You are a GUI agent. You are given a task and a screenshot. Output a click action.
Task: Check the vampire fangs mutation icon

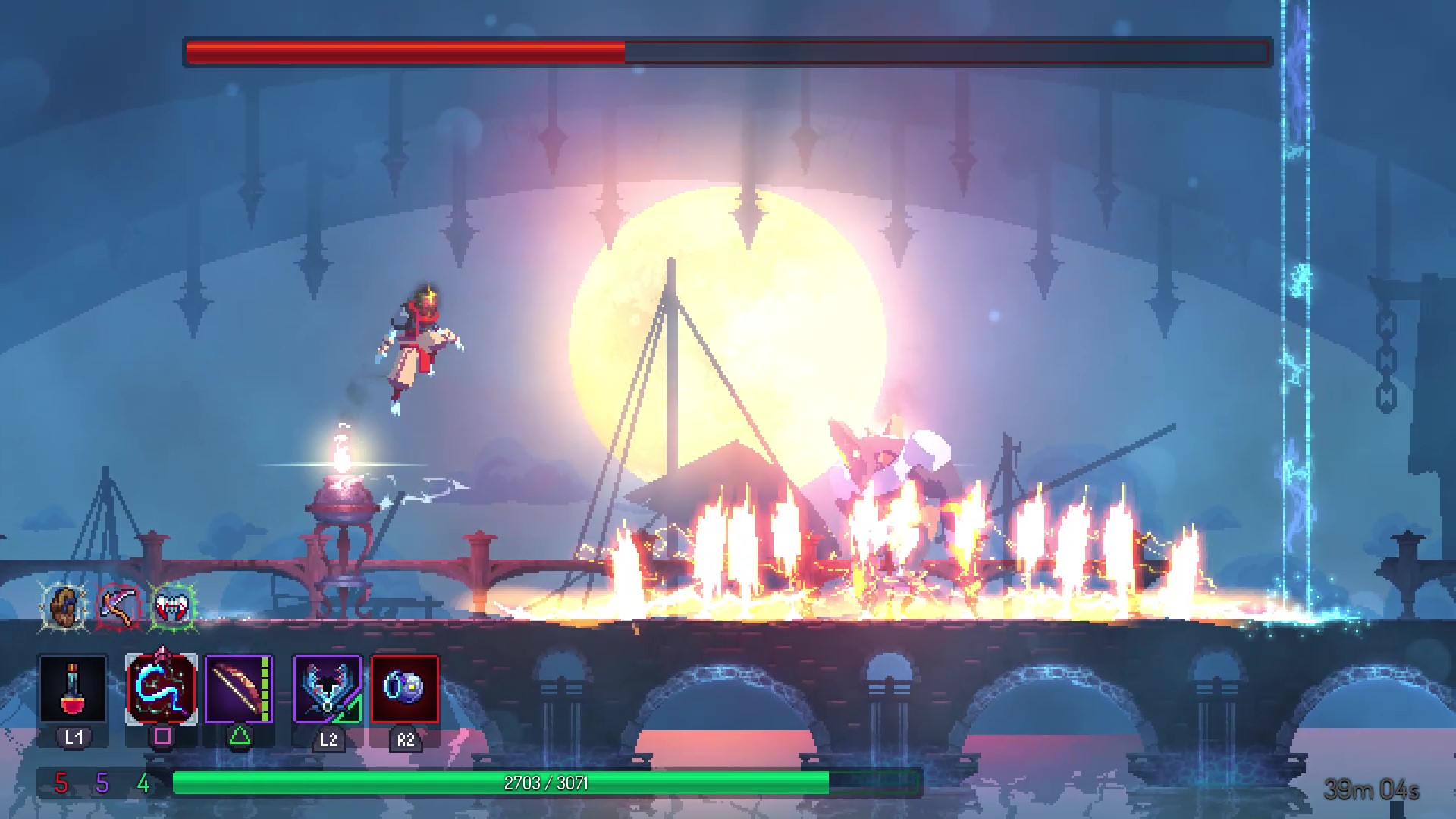173,606
